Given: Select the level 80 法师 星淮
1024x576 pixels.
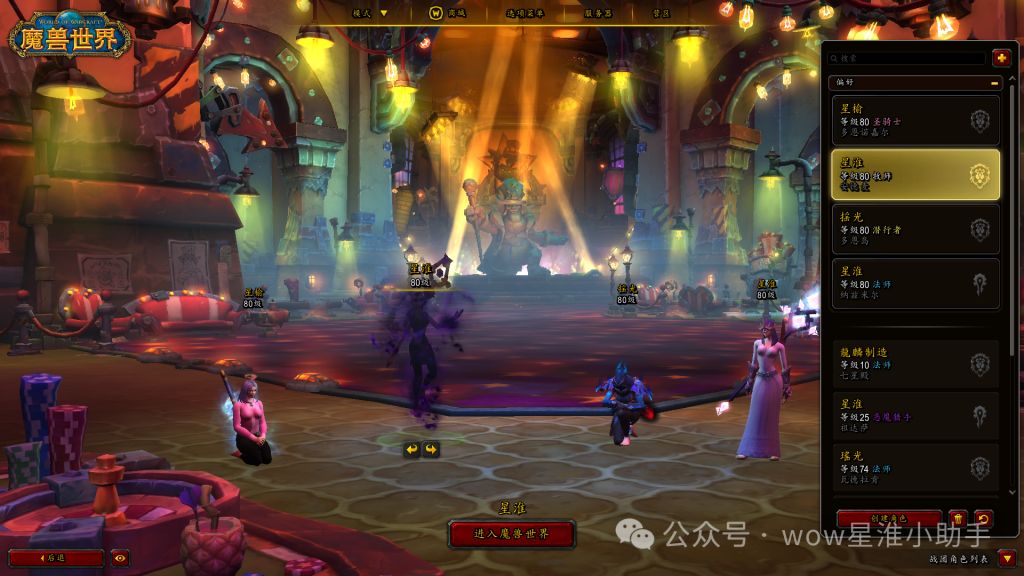Looking at the screenshot, I should tap(915, 283).
